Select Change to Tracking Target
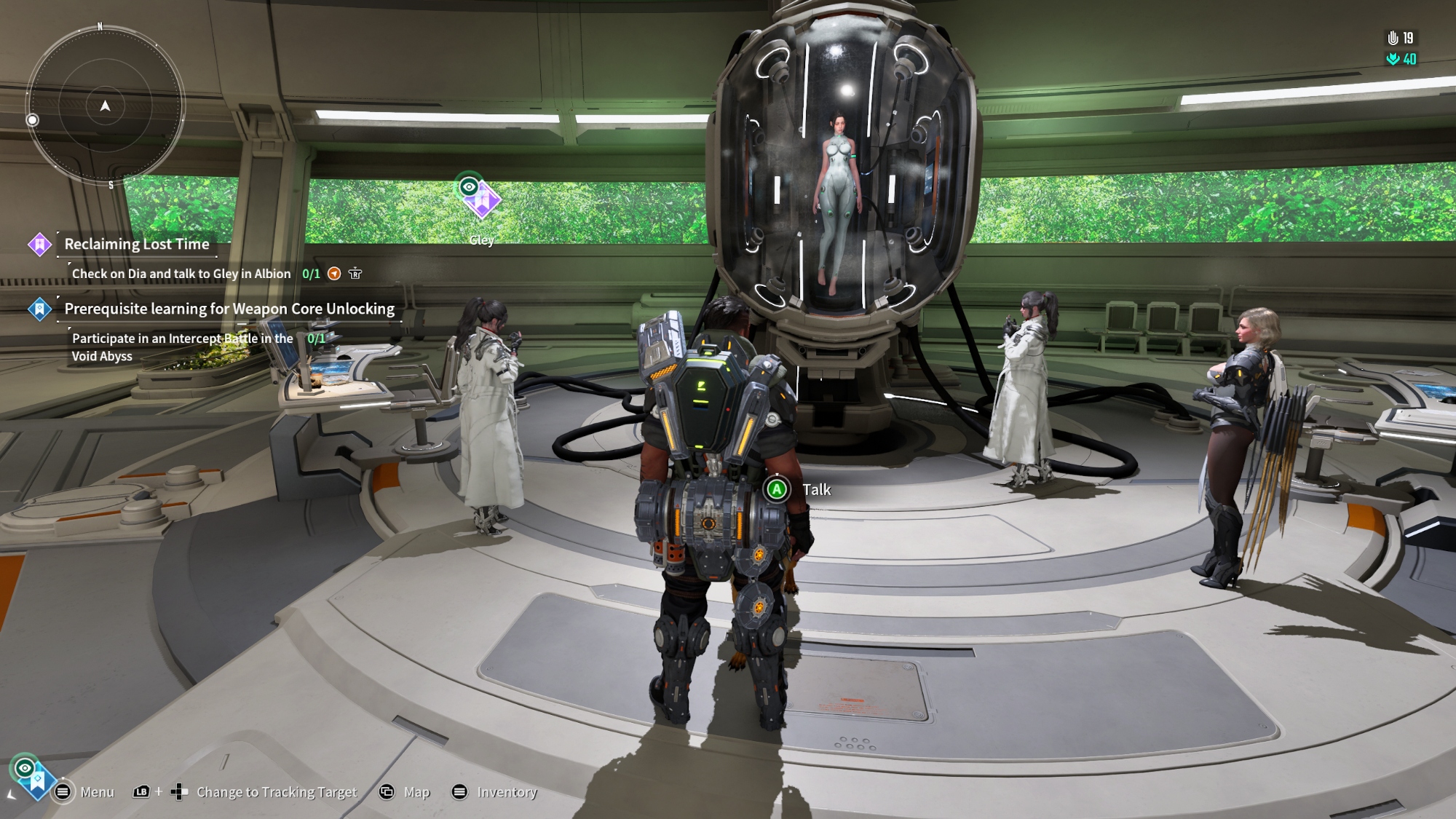 (x=276, y=792)
